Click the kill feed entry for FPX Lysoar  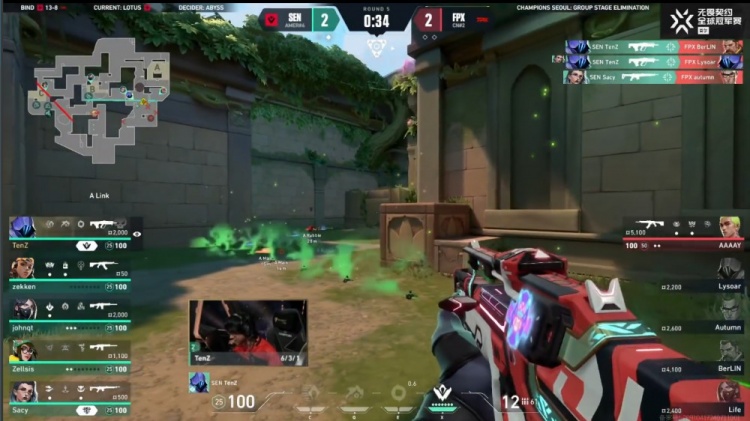click(x=654, y=61)
